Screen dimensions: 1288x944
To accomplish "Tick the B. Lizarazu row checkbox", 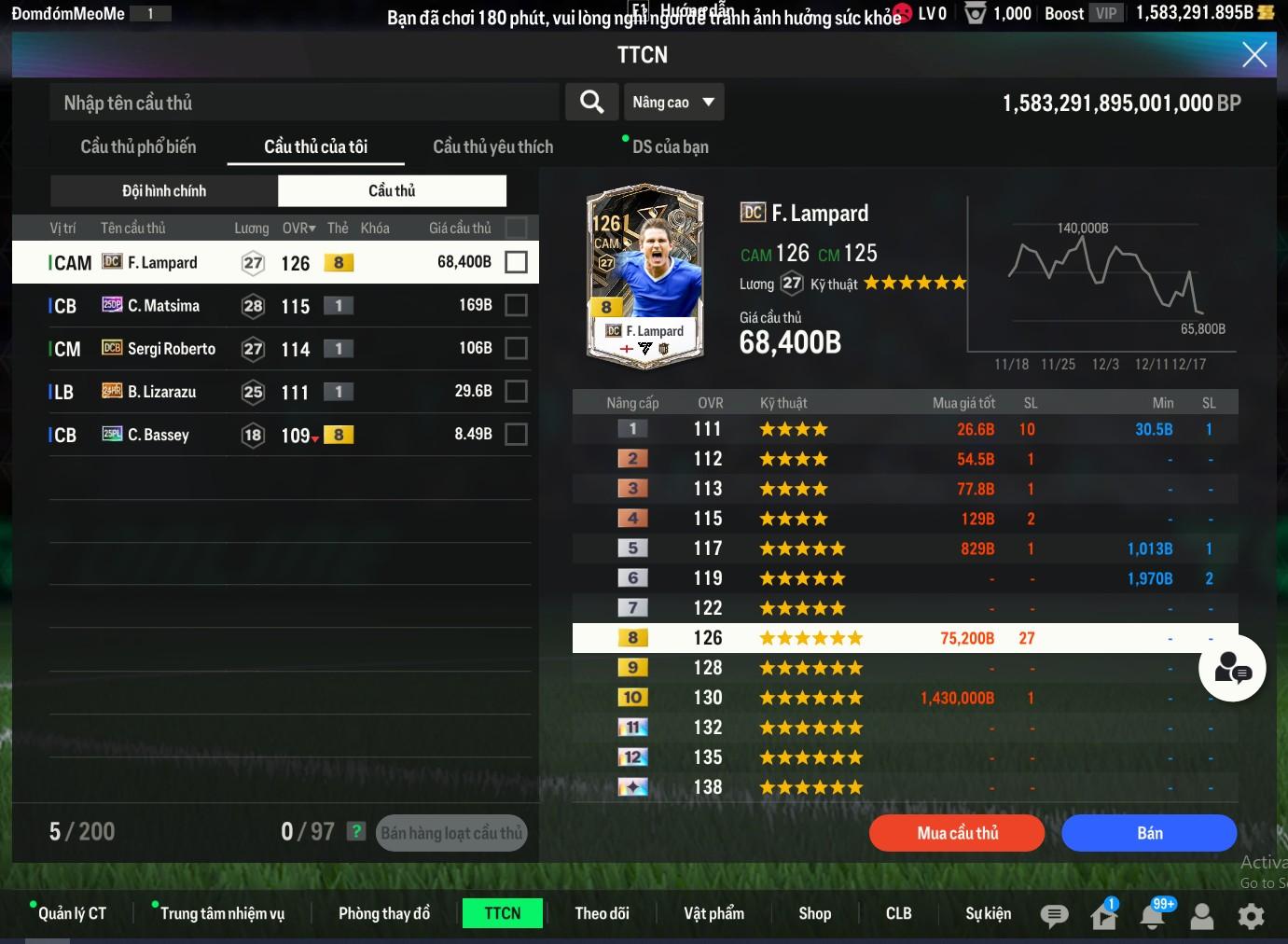I will coord(516,391).
